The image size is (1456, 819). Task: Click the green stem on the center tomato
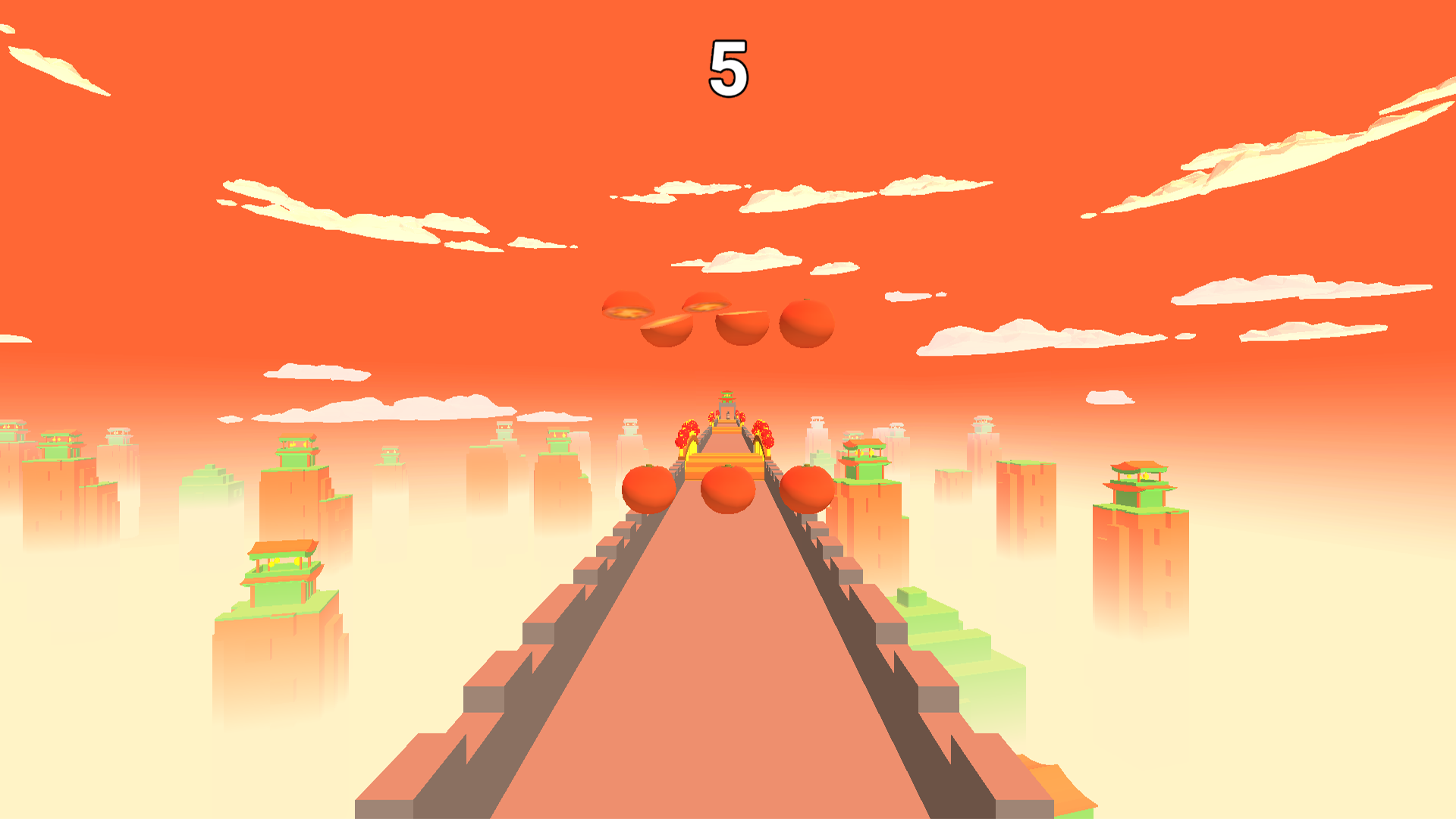click(726, 466)
